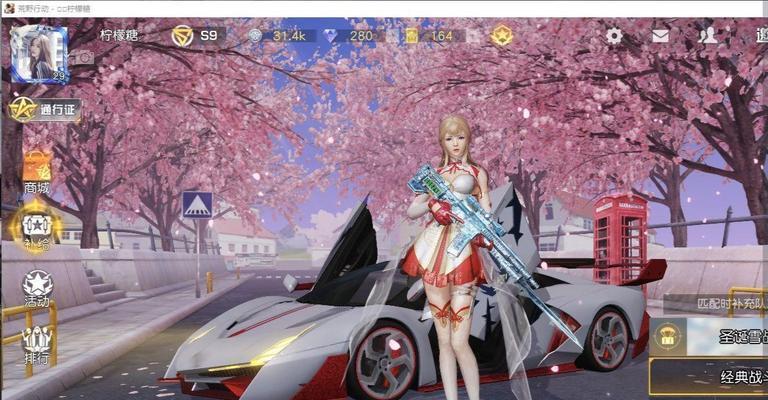Open the 通行证 battle pass
768x400 pixels.
[x=46, y=109]
